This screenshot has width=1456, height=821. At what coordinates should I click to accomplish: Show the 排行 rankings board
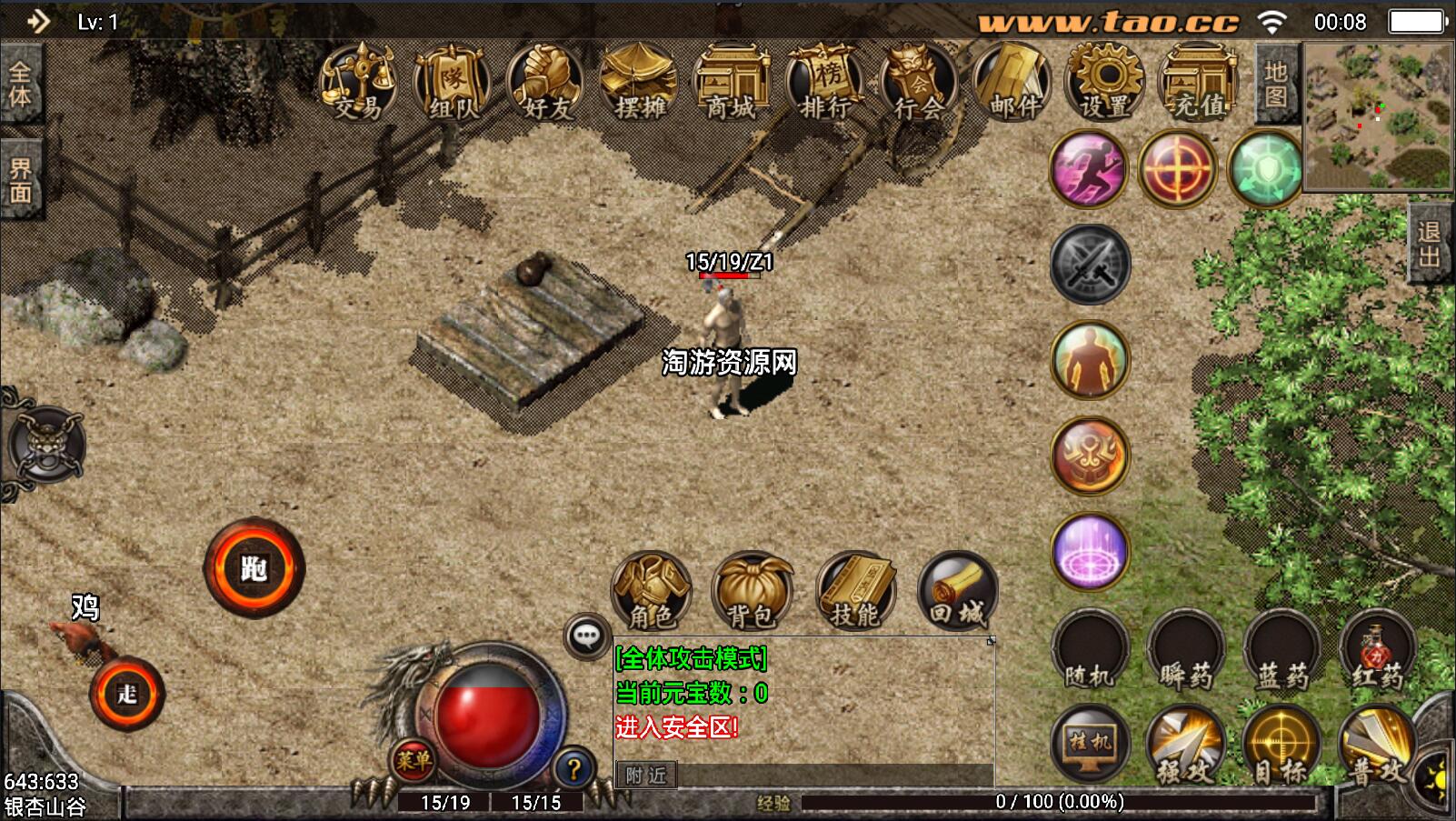[x=825, y=84]
